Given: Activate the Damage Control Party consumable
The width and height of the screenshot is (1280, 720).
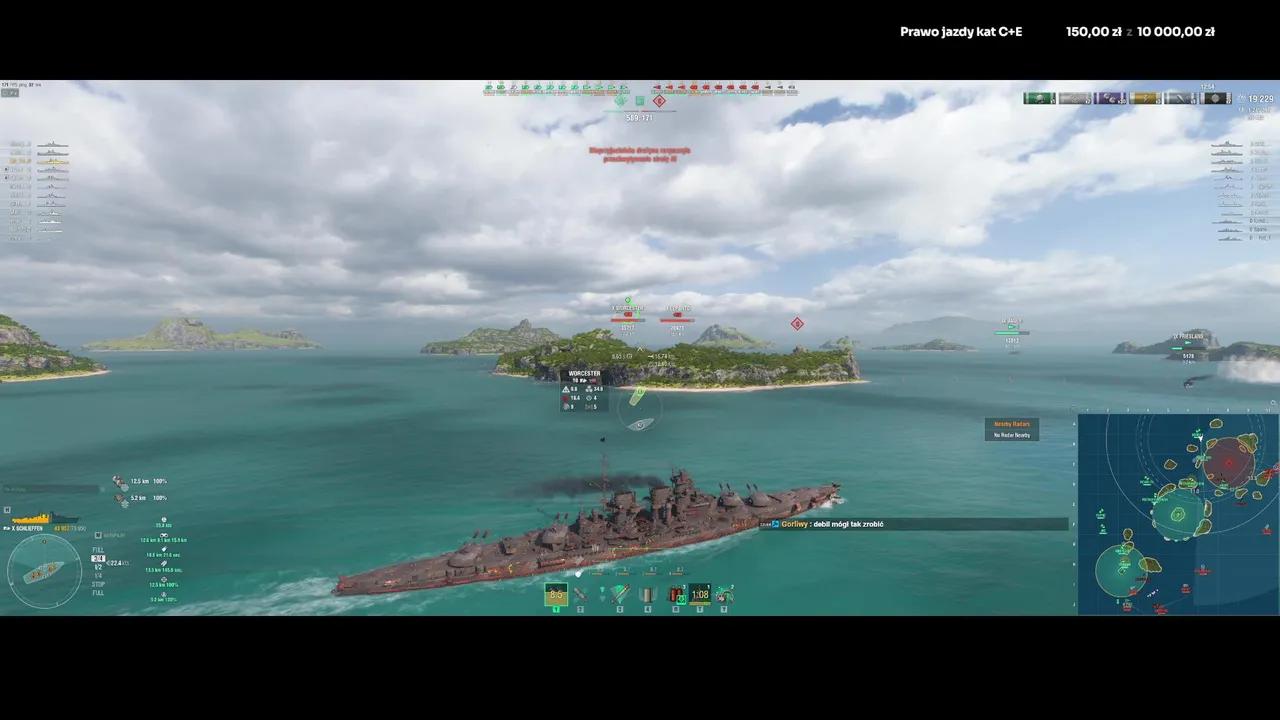Looking at the screenshot, I should (647, 595).
